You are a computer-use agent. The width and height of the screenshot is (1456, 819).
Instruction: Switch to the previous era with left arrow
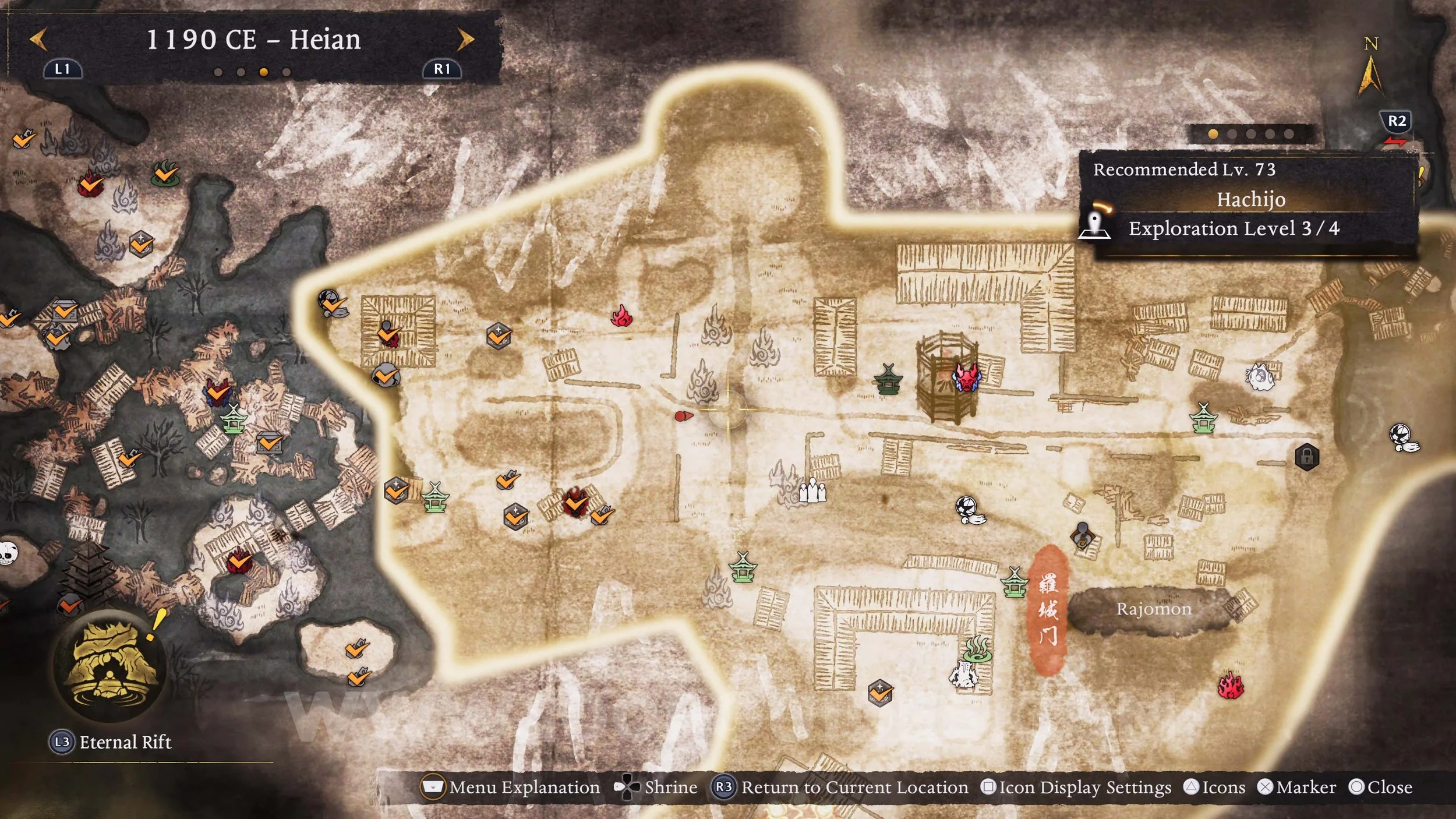(x=38, y=40)
